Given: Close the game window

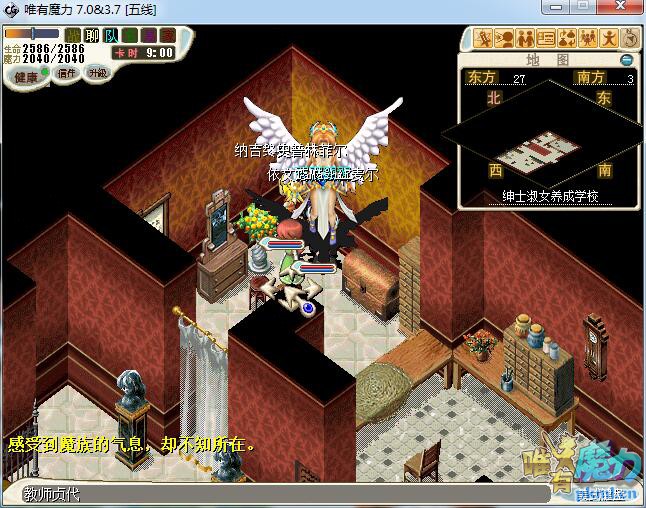Looking at the screenshot, I should pos(619,9).
